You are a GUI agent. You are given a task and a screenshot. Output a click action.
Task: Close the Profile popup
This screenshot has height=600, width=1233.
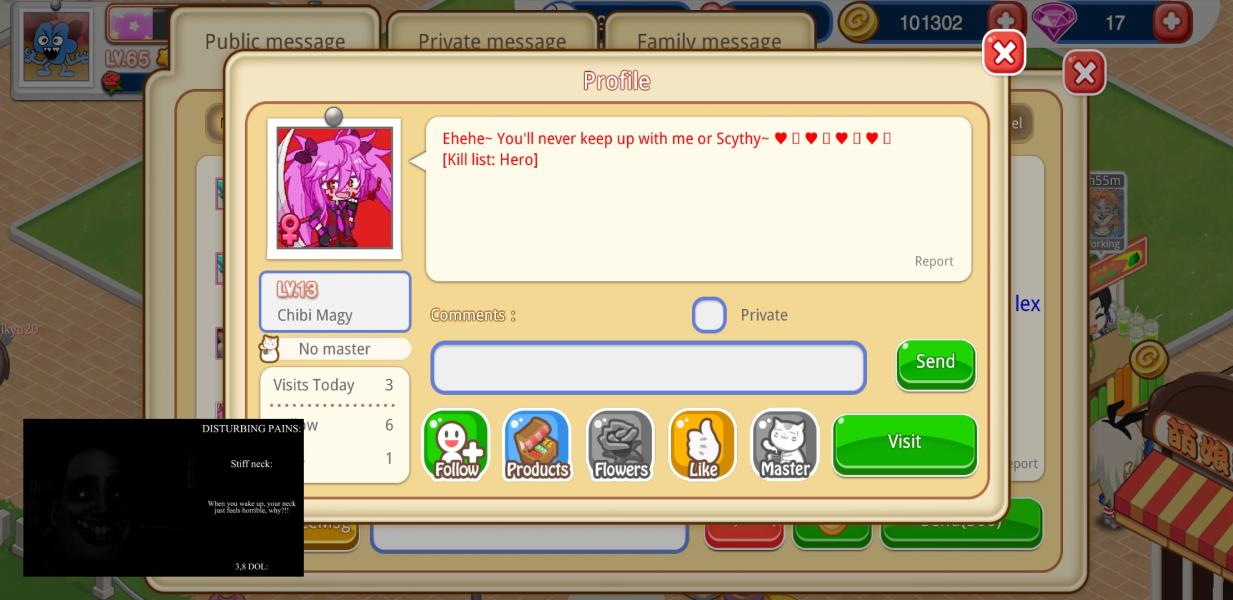(1004, 53)
